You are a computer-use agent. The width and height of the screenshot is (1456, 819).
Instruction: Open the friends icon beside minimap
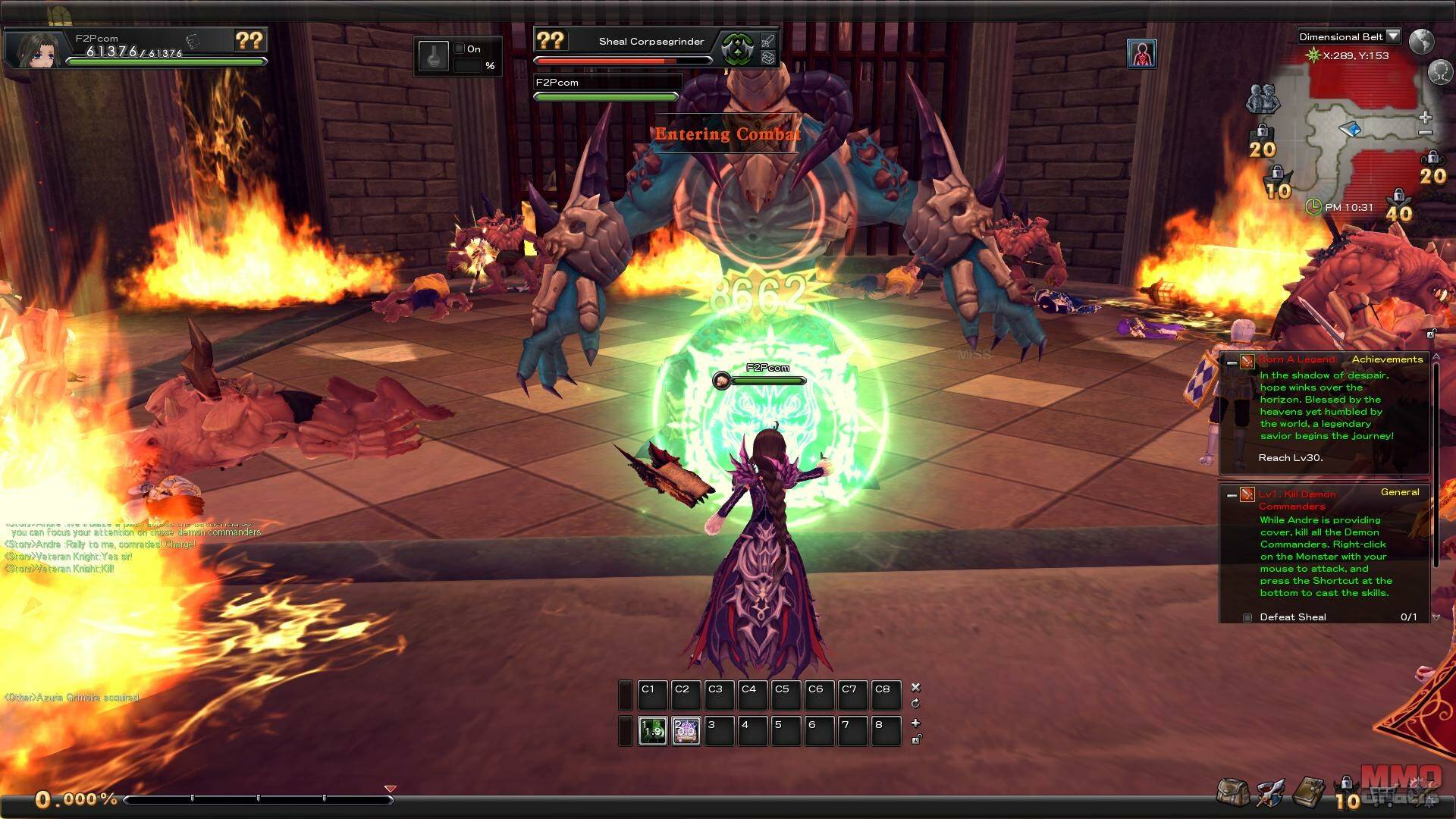point(1262,99)
